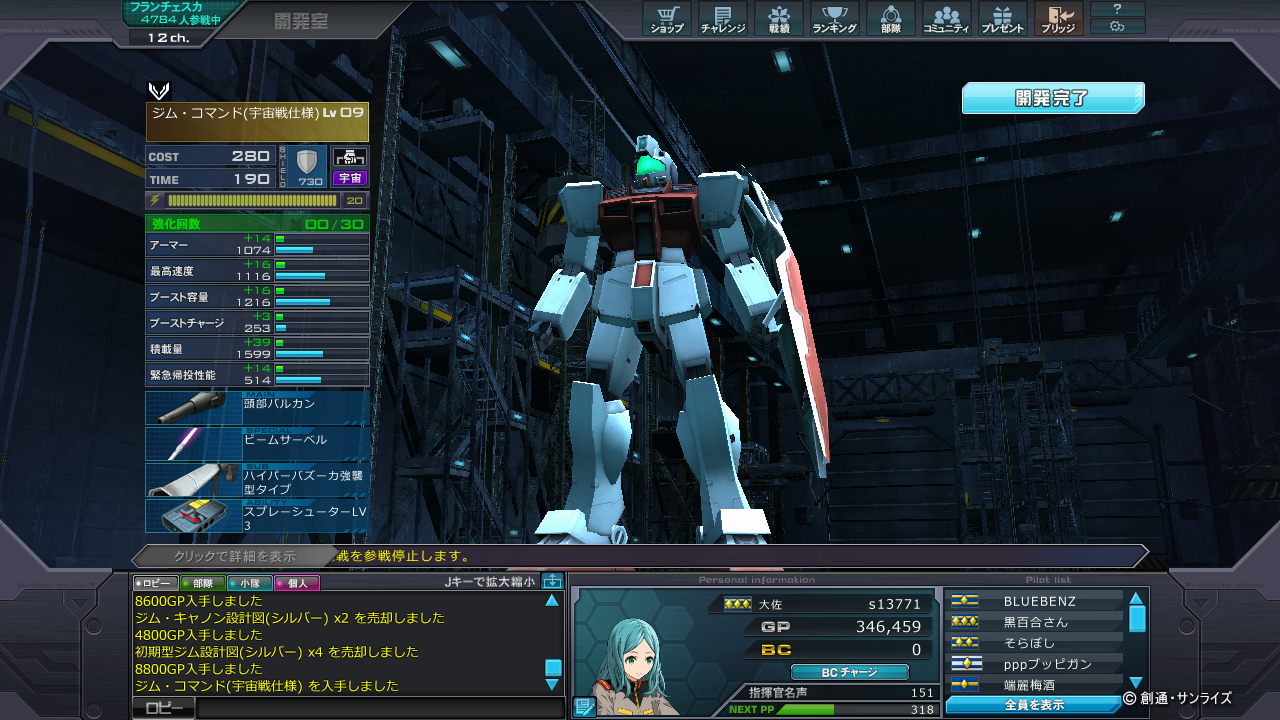Select the スプレーシューター LV3 weapon slot
The width and height of the screenshot is (1280, 720).
(257, 516)
